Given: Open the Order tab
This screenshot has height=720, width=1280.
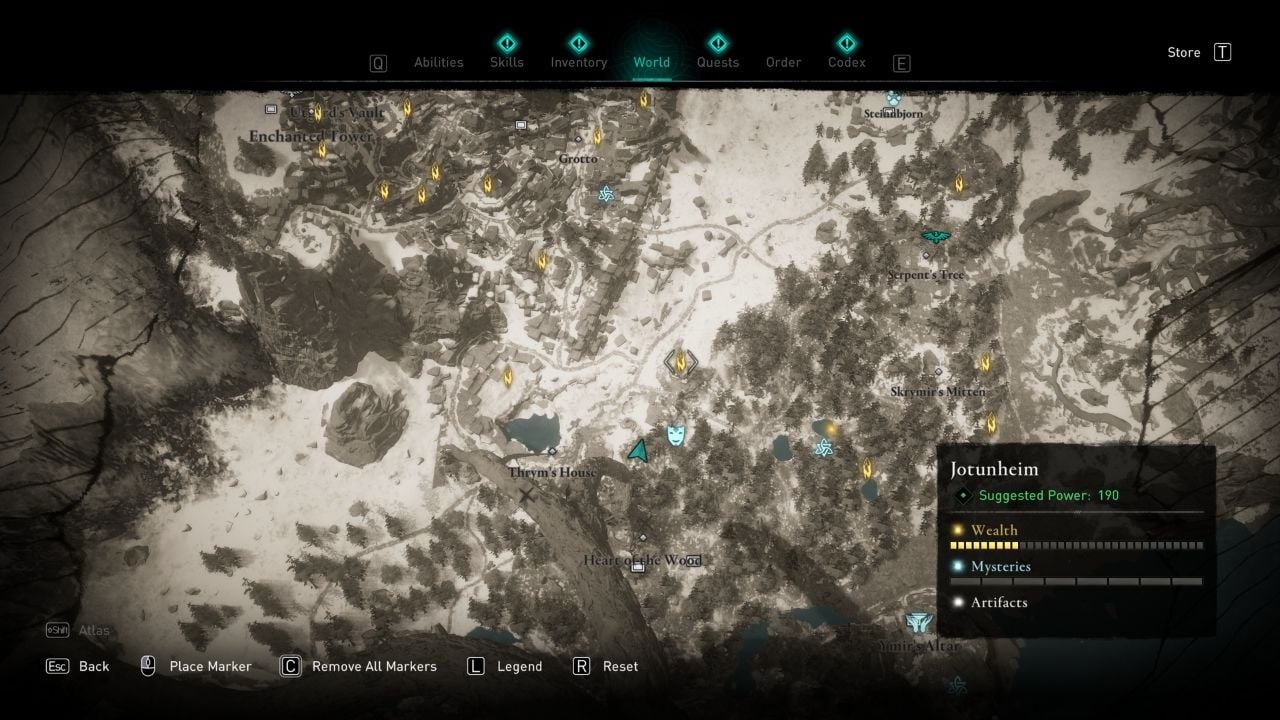Looking at the screenshot, I should [x=783, y=62].
